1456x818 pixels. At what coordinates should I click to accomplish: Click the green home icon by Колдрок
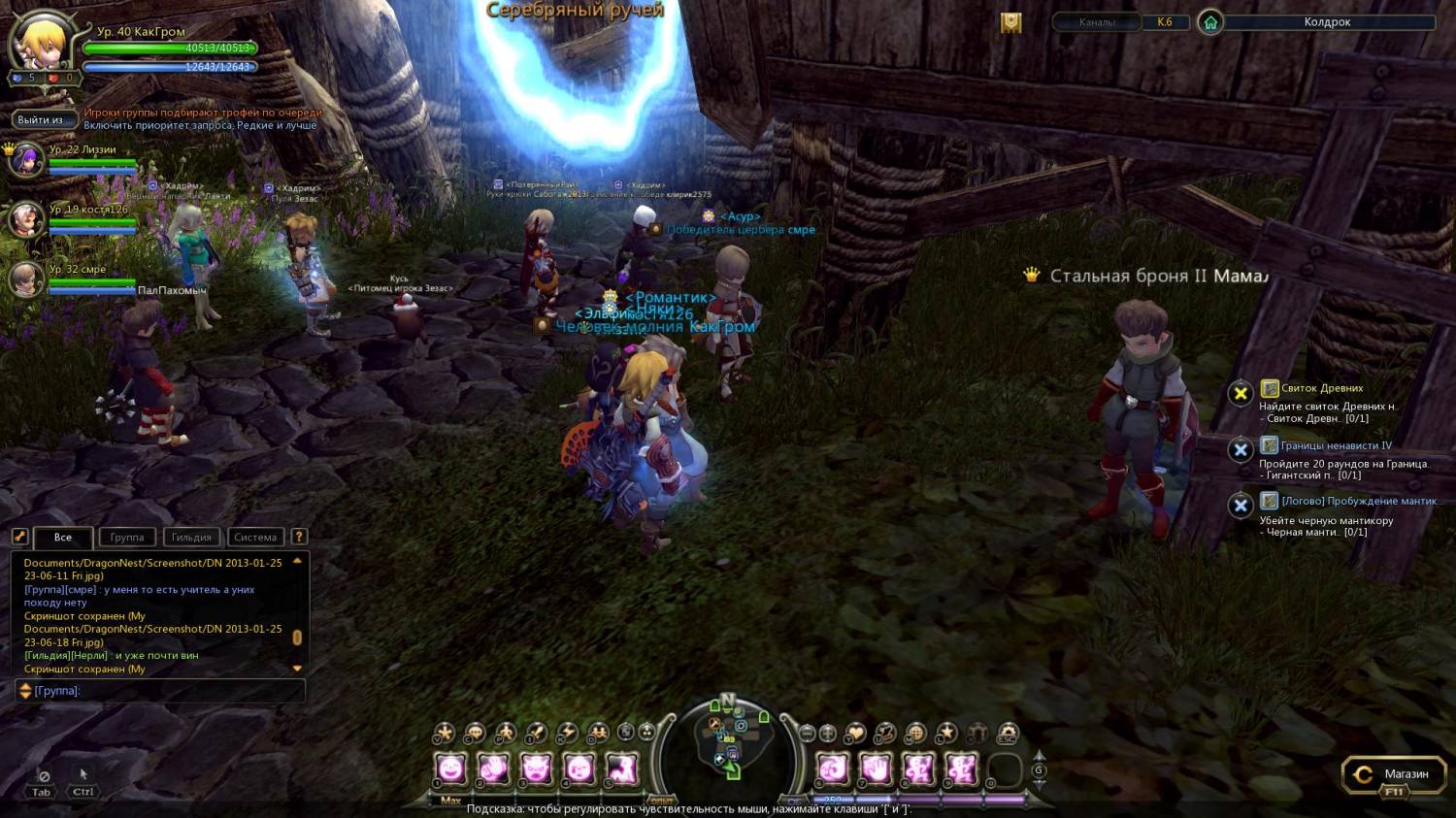(x=1210, y=22)
